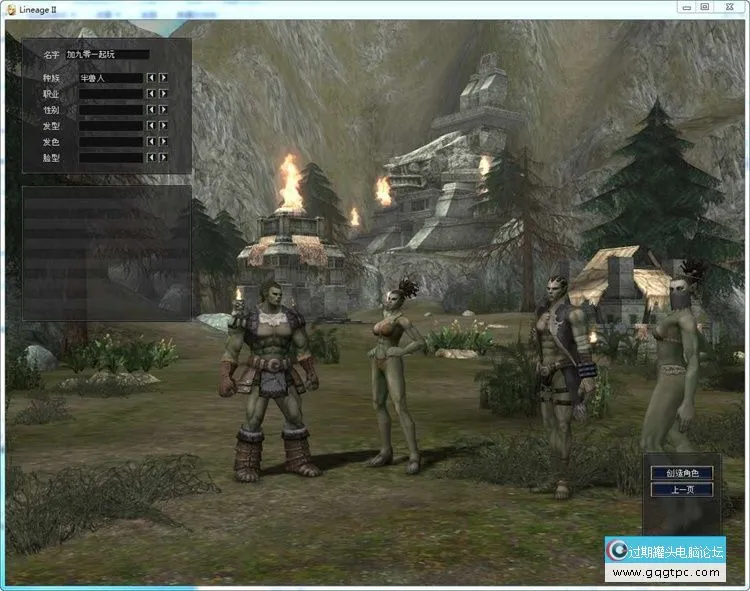This screenshot has width=750, height=591.
Task: Choose previous class with 职业 left arrow
Action: (x=151, y=93)
